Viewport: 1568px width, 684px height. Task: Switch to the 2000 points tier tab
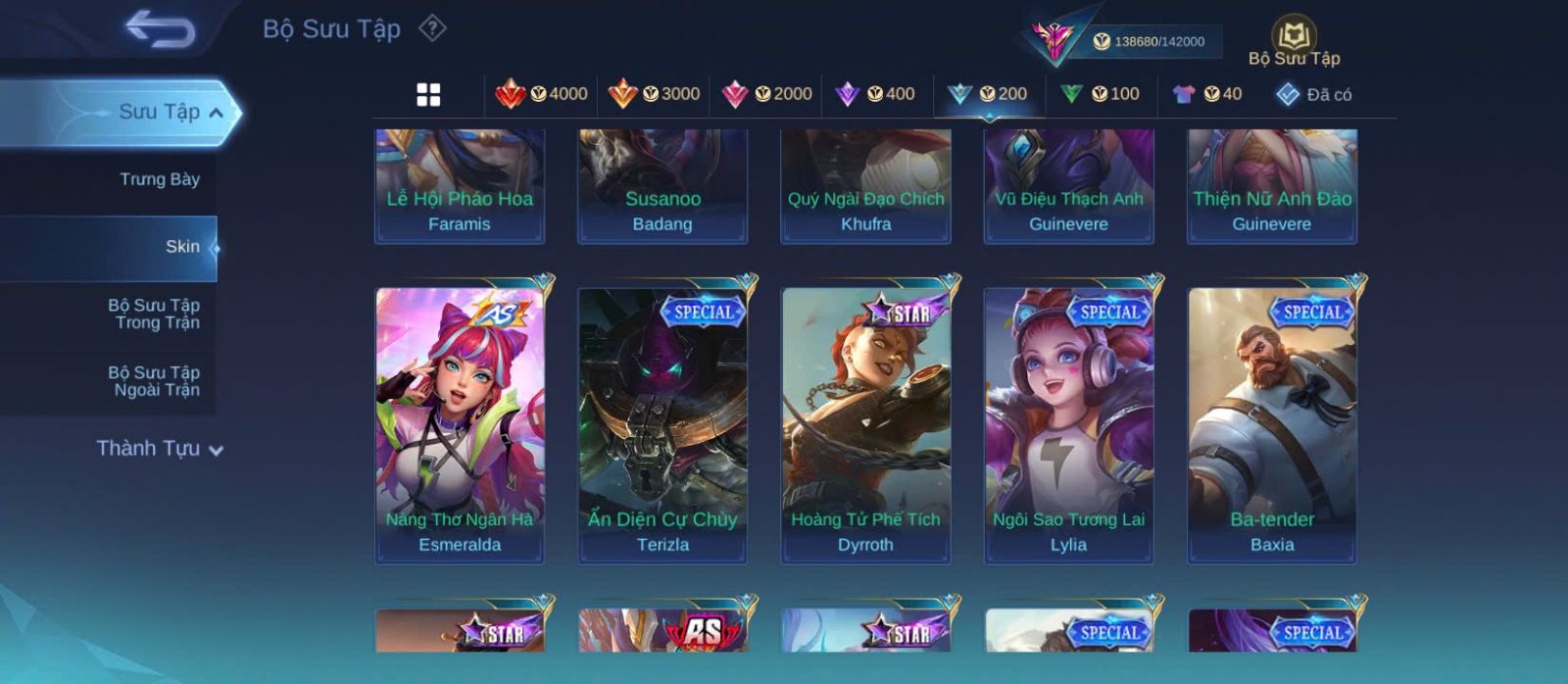767,94
